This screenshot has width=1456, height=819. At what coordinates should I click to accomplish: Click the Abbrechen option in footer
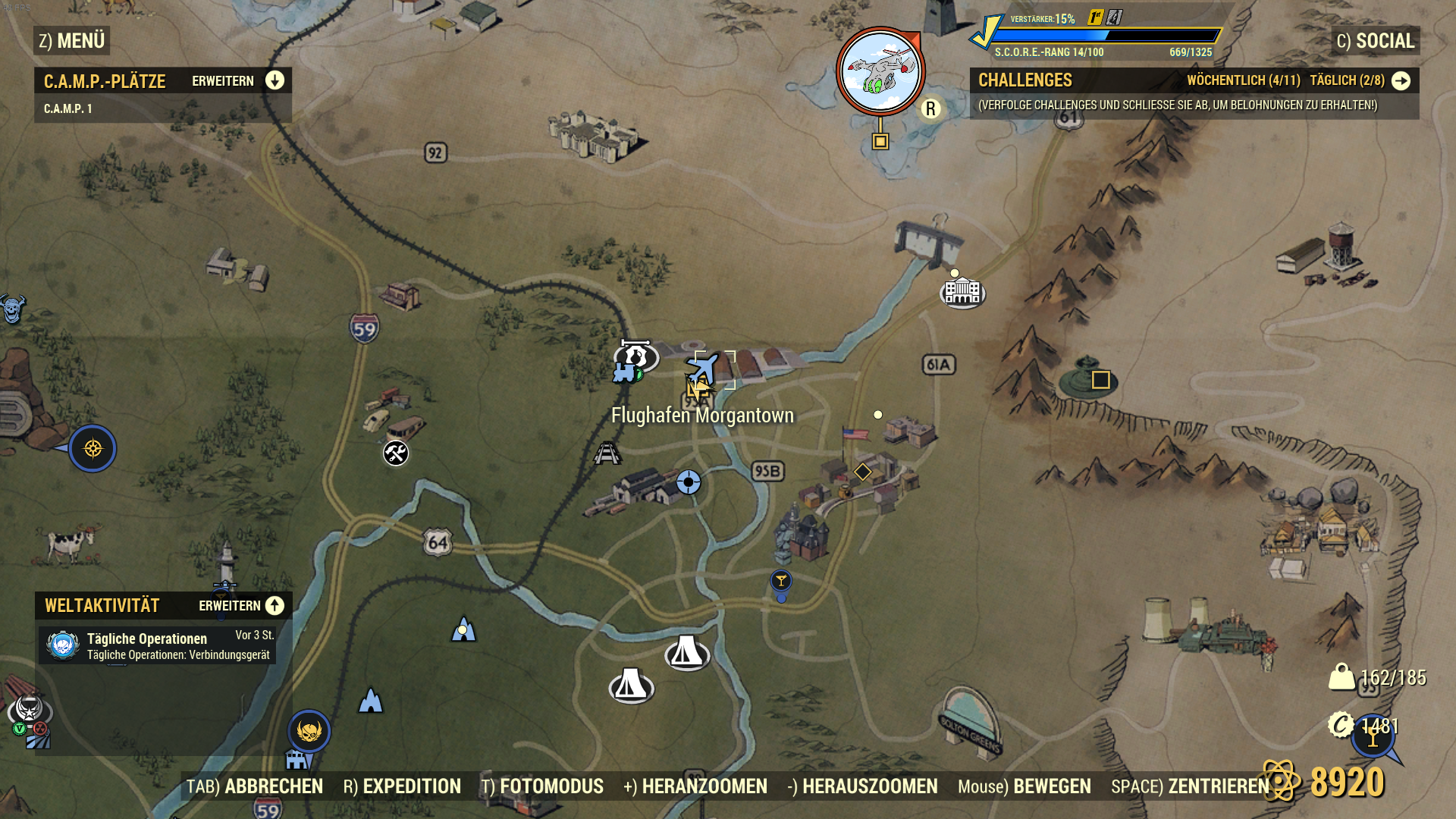tap(255, 786)
